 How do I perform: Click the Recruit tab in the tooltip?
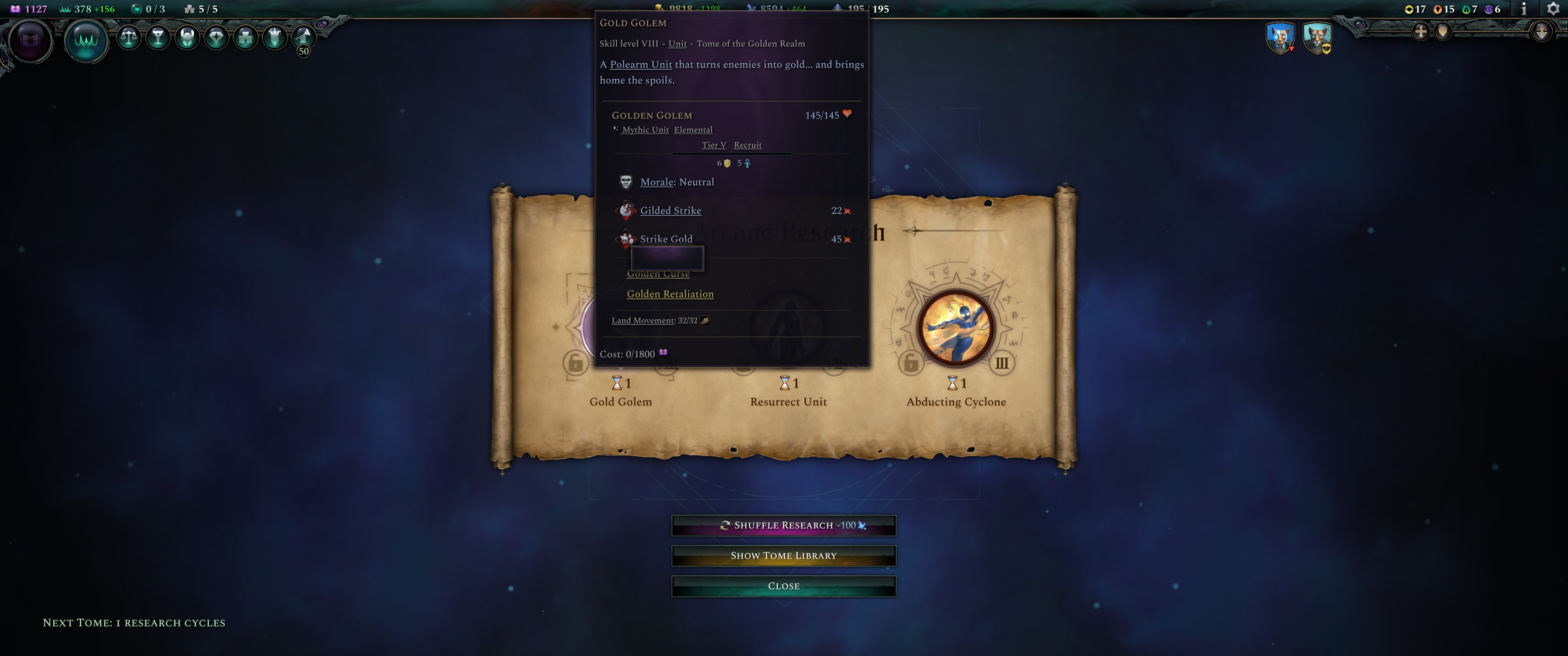[748, 145]
